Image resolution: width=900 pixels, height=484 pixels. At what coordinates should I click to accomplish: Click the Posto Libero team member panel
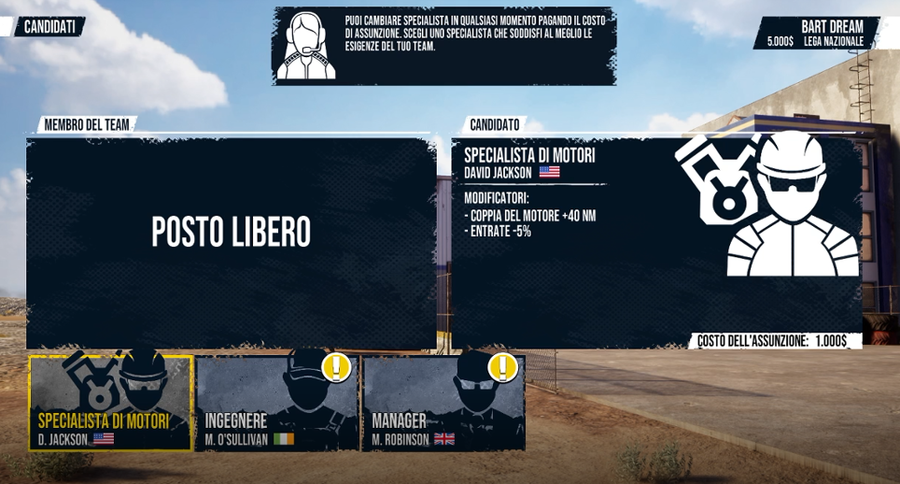coord(231,242)
